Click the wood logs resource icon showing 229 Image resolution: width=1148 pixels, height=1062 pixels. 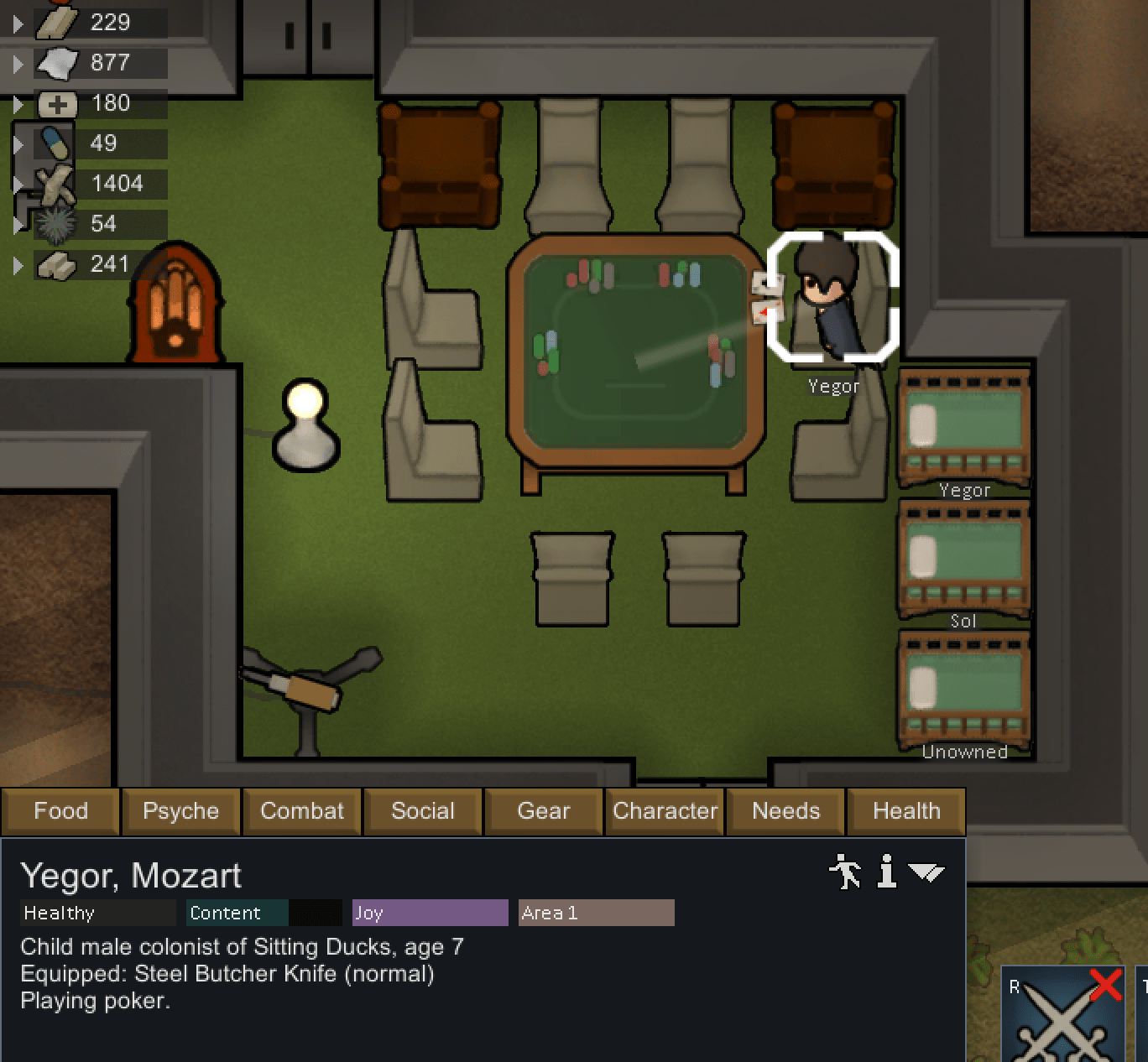(55, 23)
